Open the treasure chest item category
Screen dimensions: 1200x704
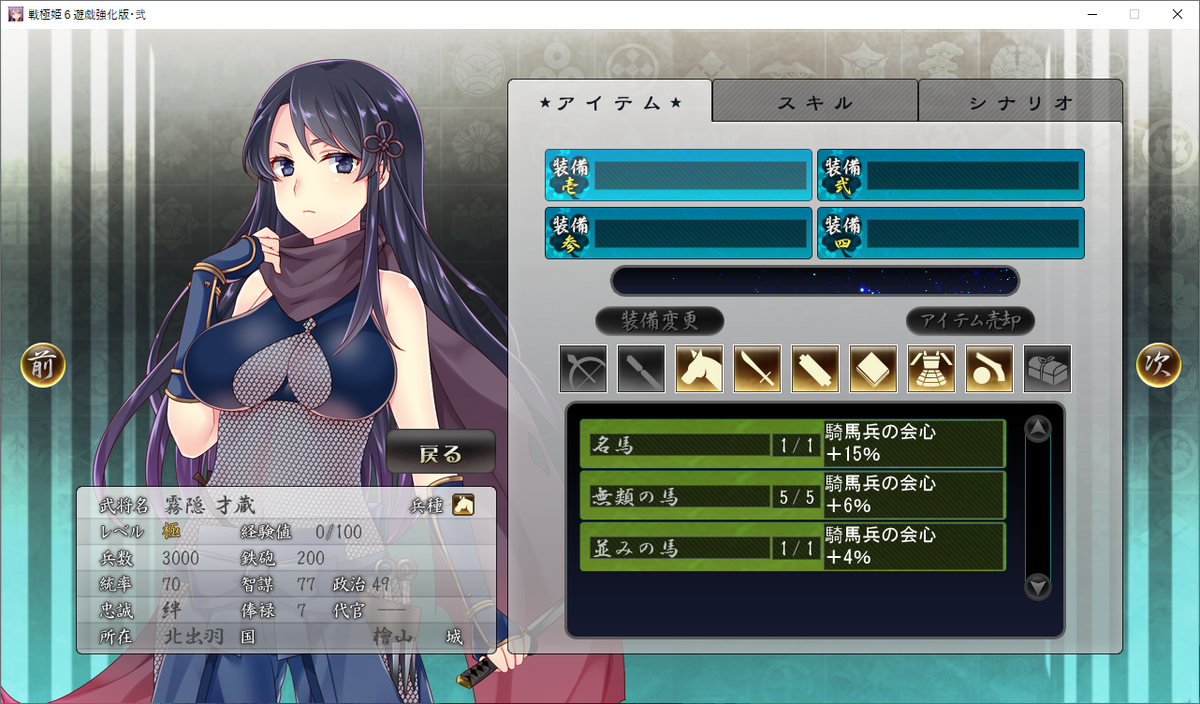coord(1047,369)
